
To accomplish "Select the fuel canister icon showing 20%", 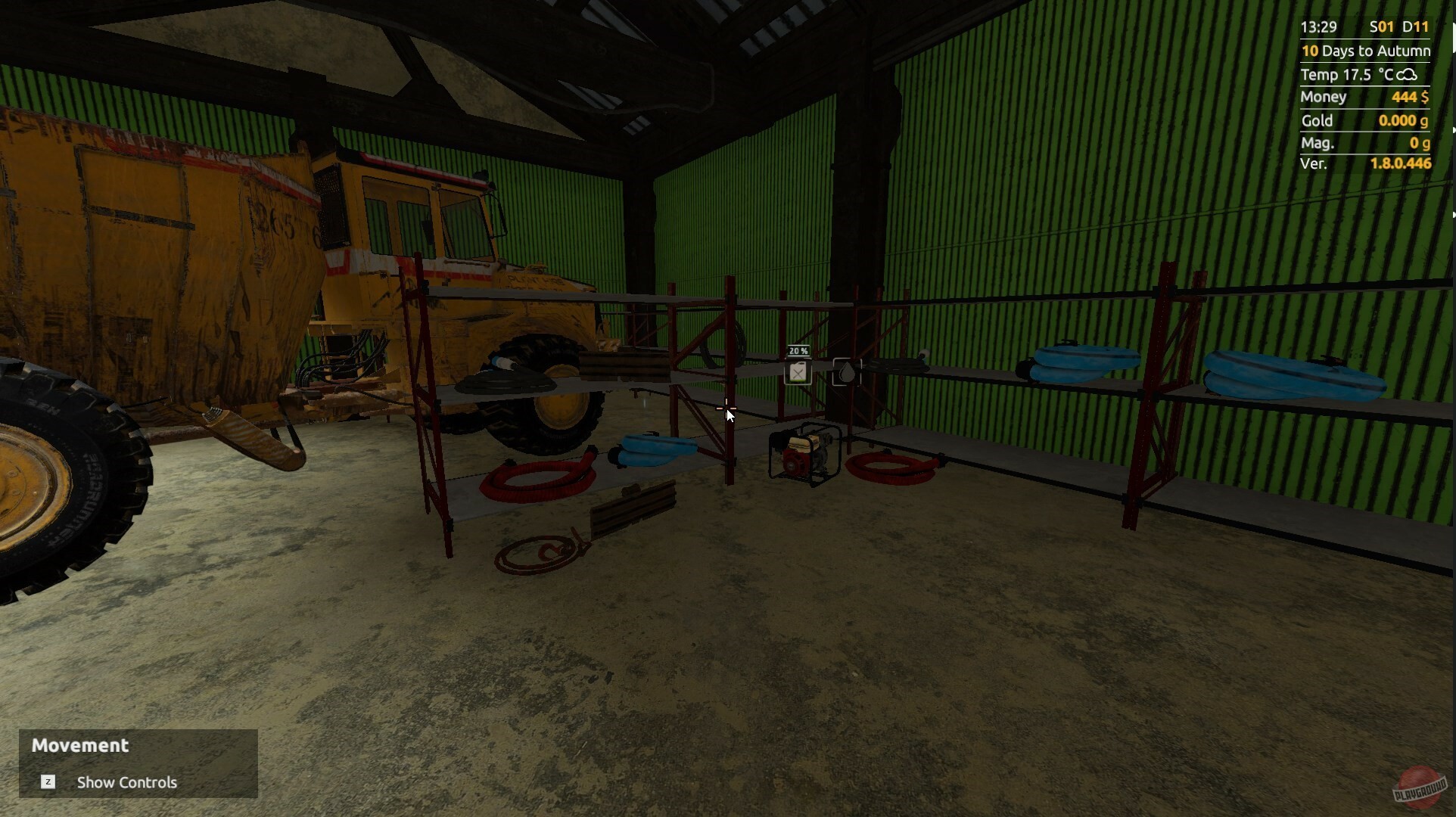I will point(798,371).
